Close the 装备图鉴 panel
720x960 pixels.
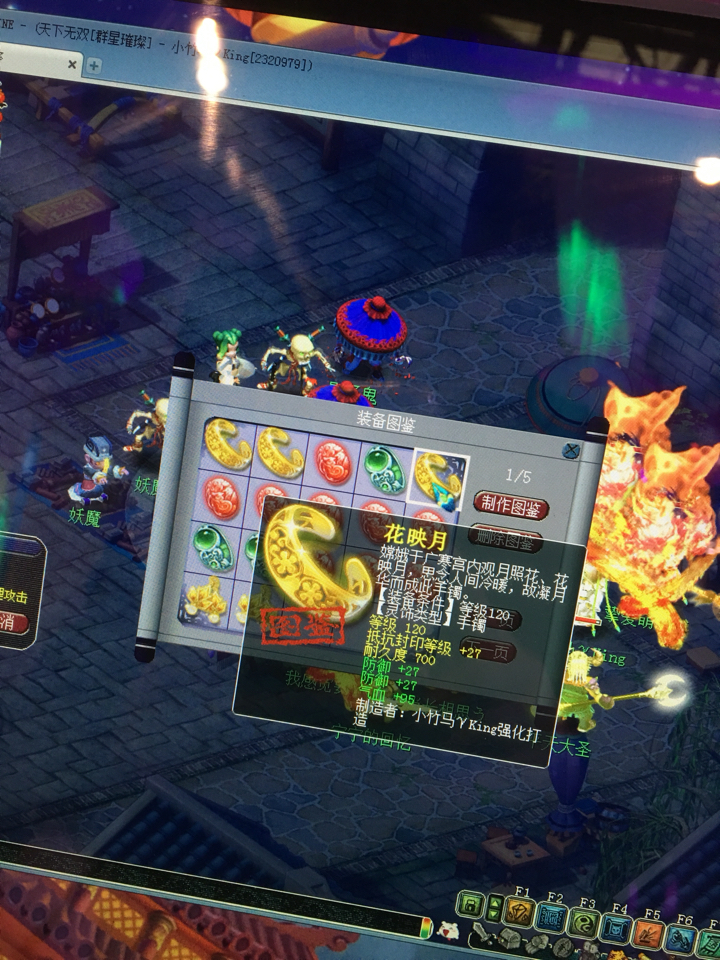571,451
